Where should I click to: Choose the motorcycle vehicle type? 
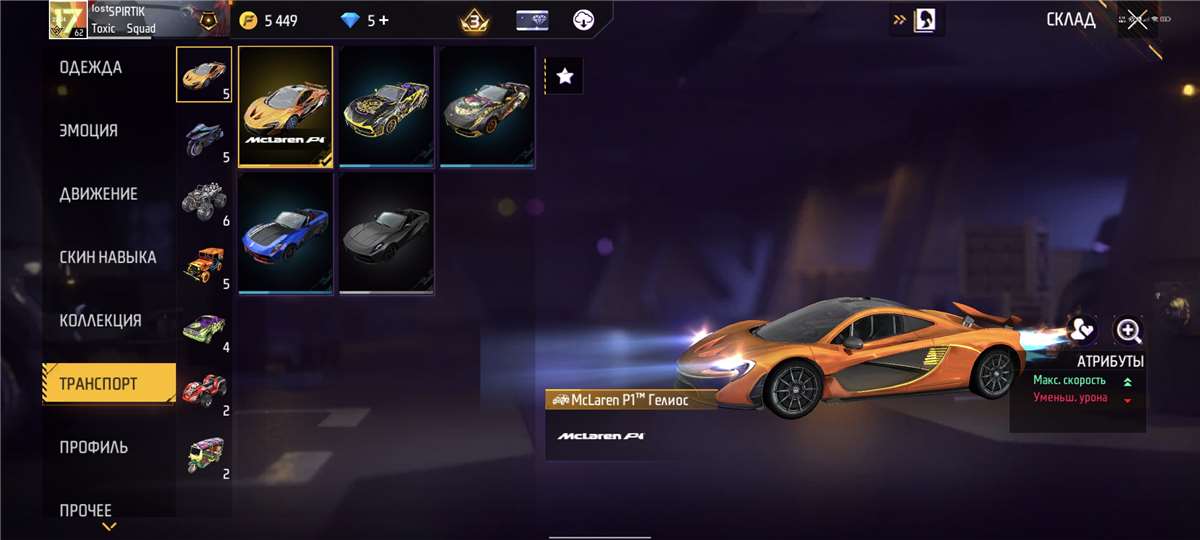(204, 139)
